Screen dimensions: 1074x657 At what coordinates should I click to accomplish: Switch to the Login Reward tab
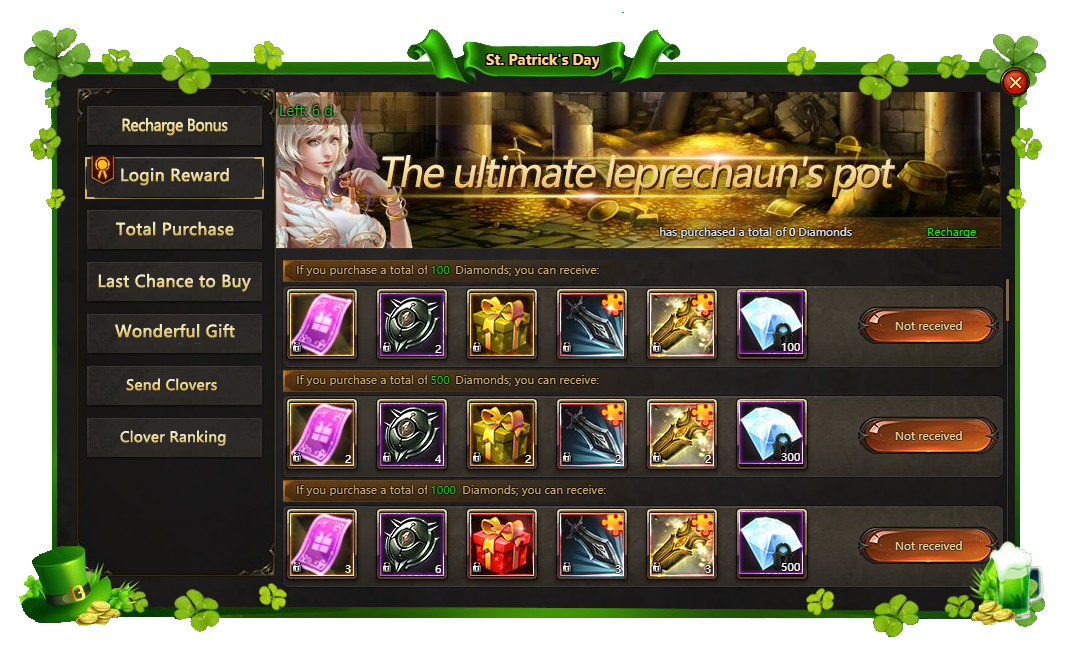coord(175,176)
